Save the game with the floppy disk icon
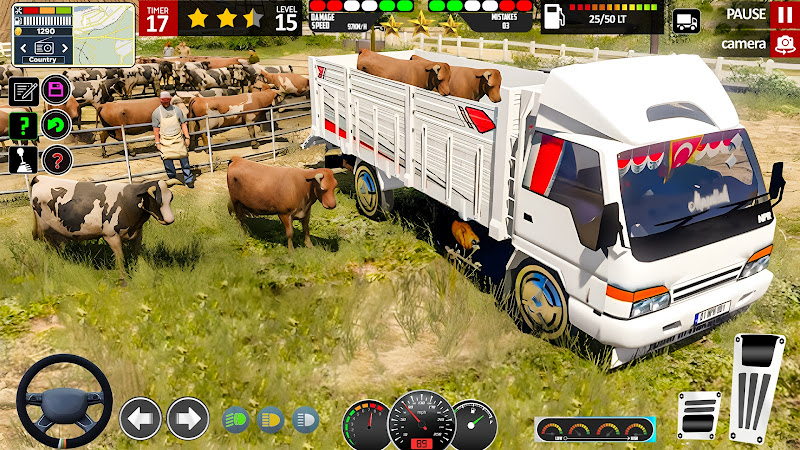This screenshot has height=450, width=800. 56,90
